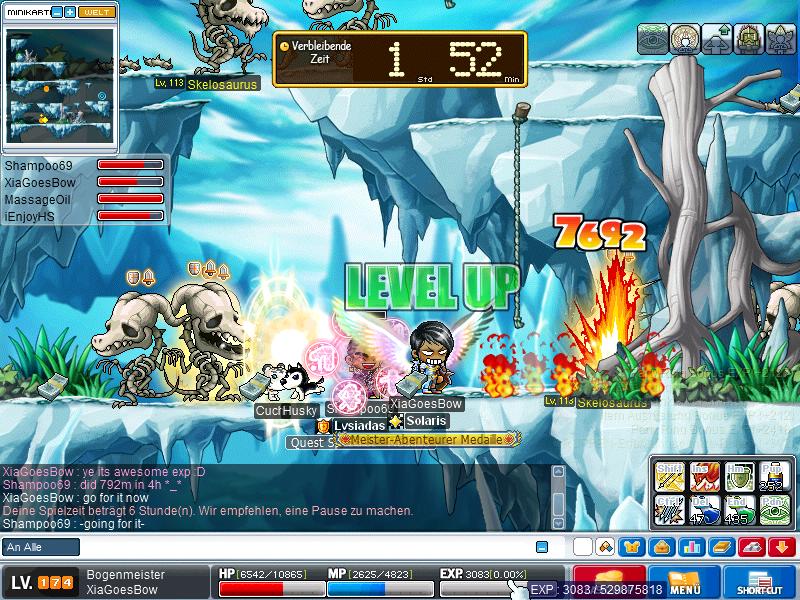Shrink the minimap with the minus button

point(57,12)
